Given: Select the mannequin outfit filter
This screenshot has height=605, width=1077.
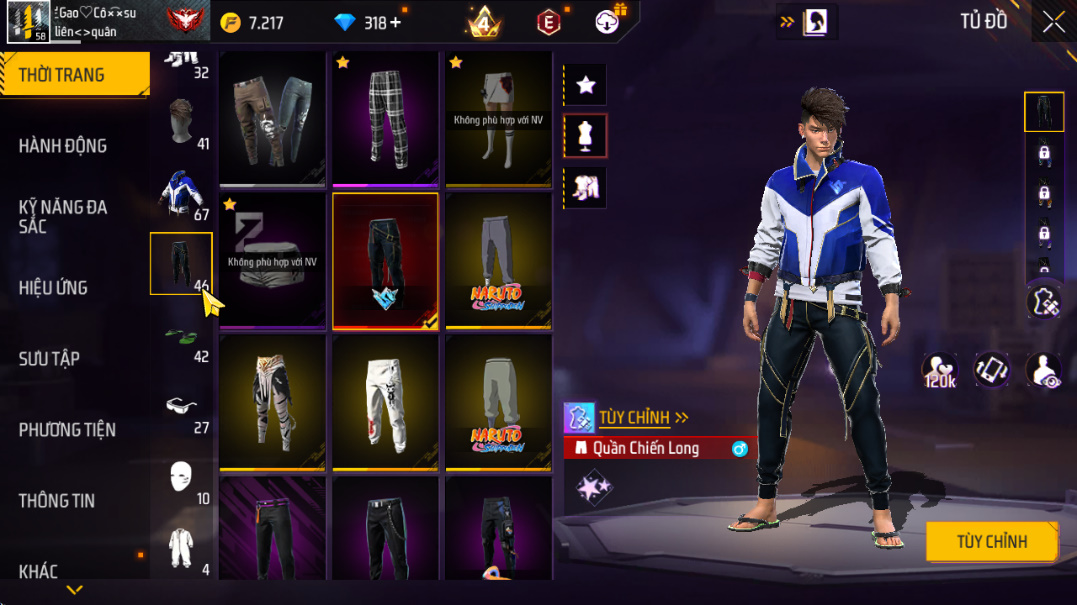Looking at the screenshot, I should (x=586, y=136).
